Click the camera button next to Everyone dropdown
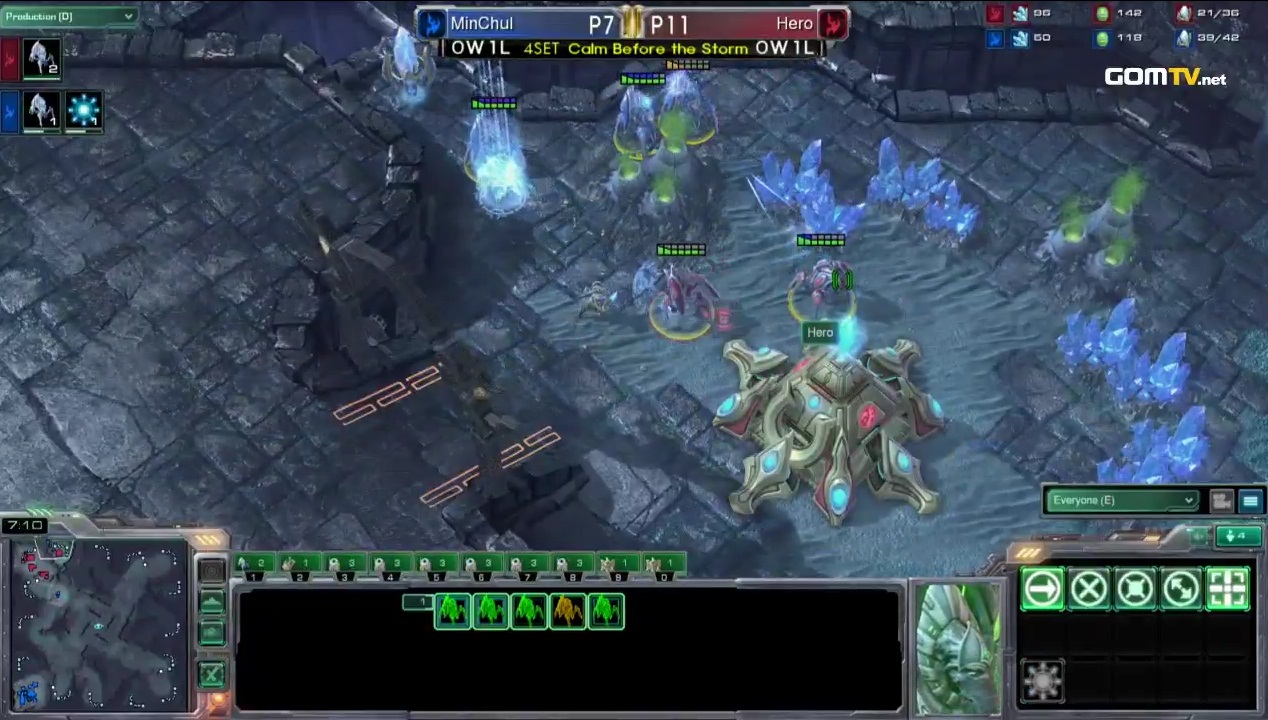 [x=1221, y=500]
